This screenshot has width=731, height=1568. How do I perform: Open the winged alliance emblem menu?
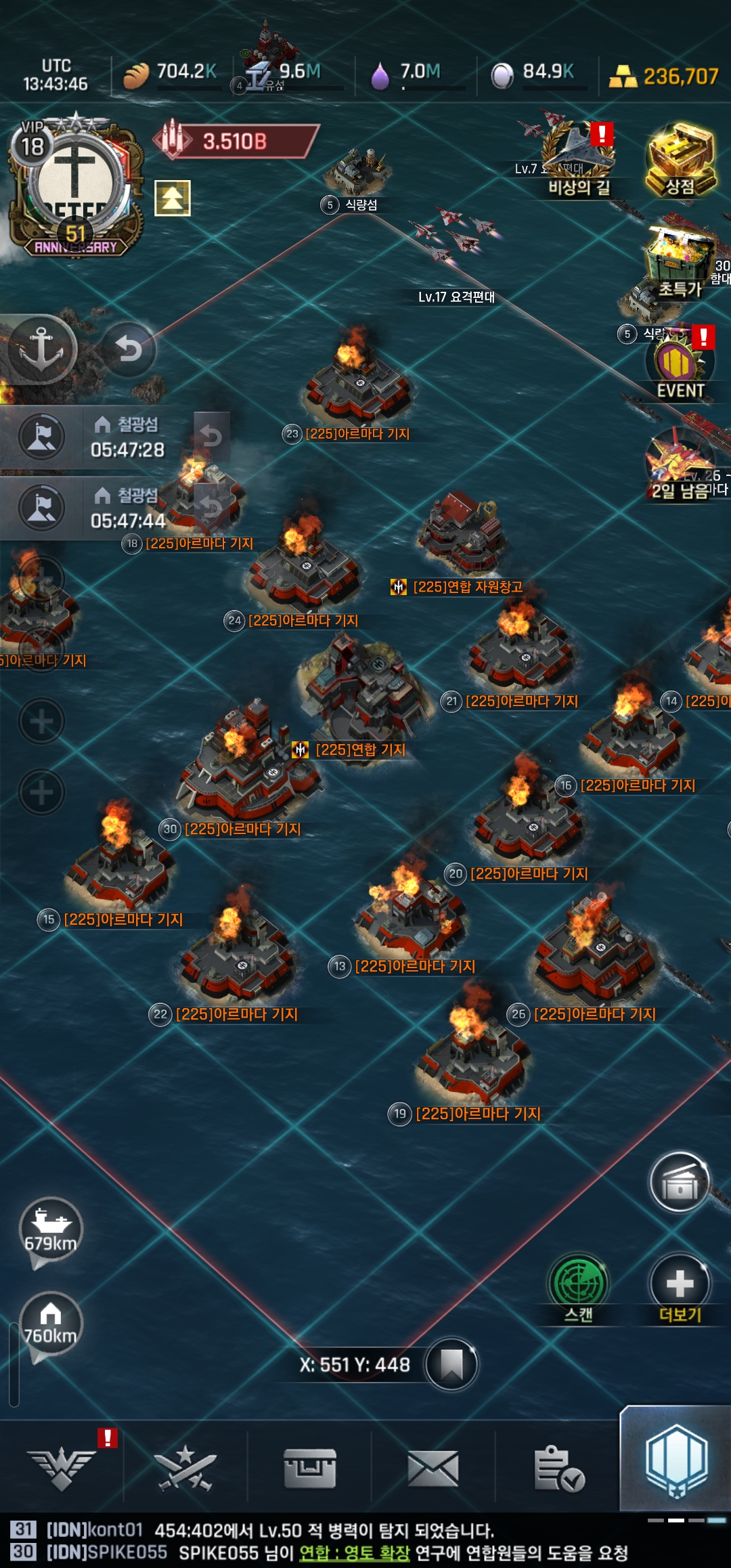point(62,1468)
